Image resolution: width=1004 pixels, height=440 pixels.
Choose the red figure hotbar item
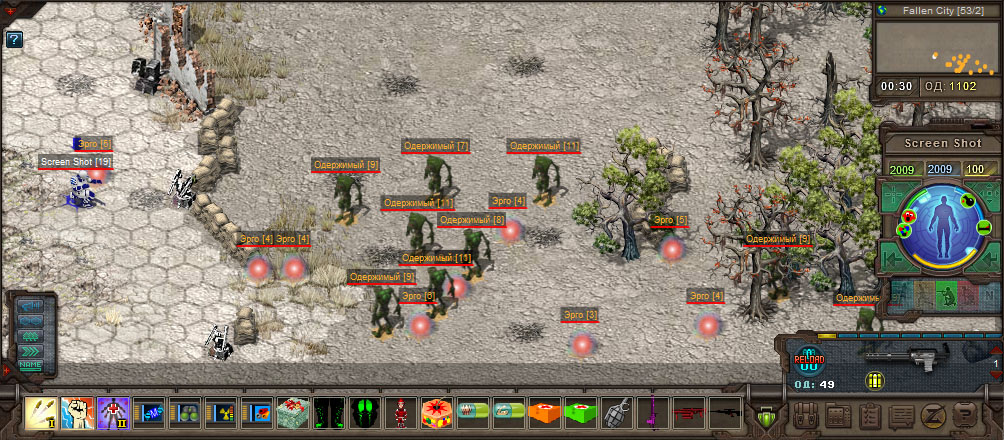pos(400,412)
